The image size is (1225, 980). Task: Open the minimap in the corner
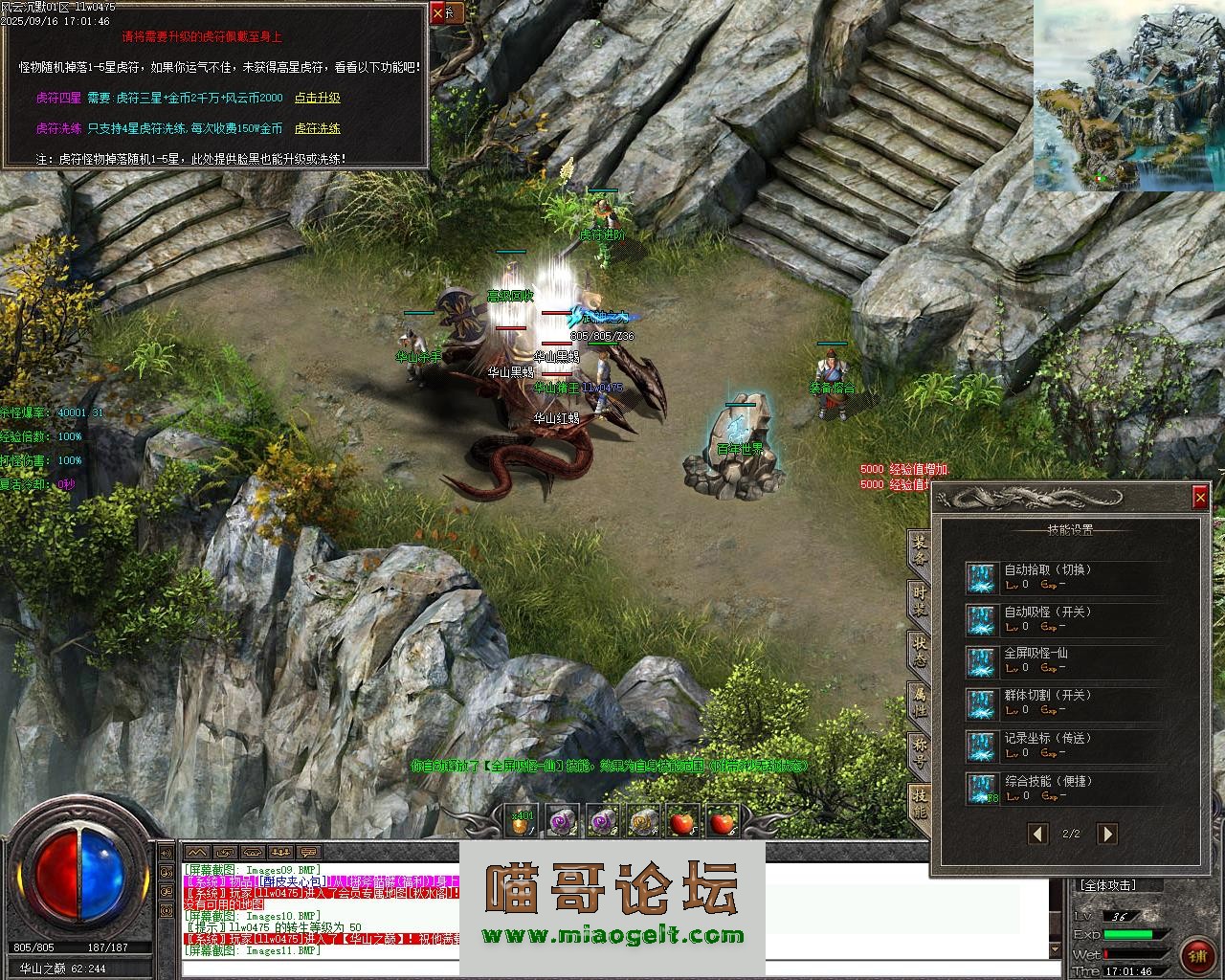click(1128, 96)
